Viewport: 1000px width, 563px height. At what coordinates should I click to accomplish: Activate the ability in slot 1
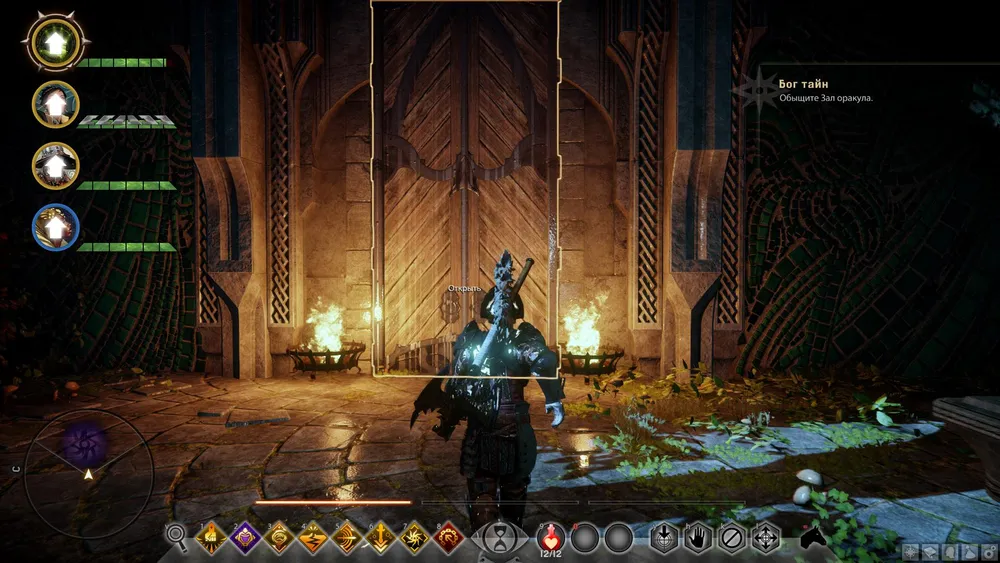pyautogui.click(x=212, y=538)
